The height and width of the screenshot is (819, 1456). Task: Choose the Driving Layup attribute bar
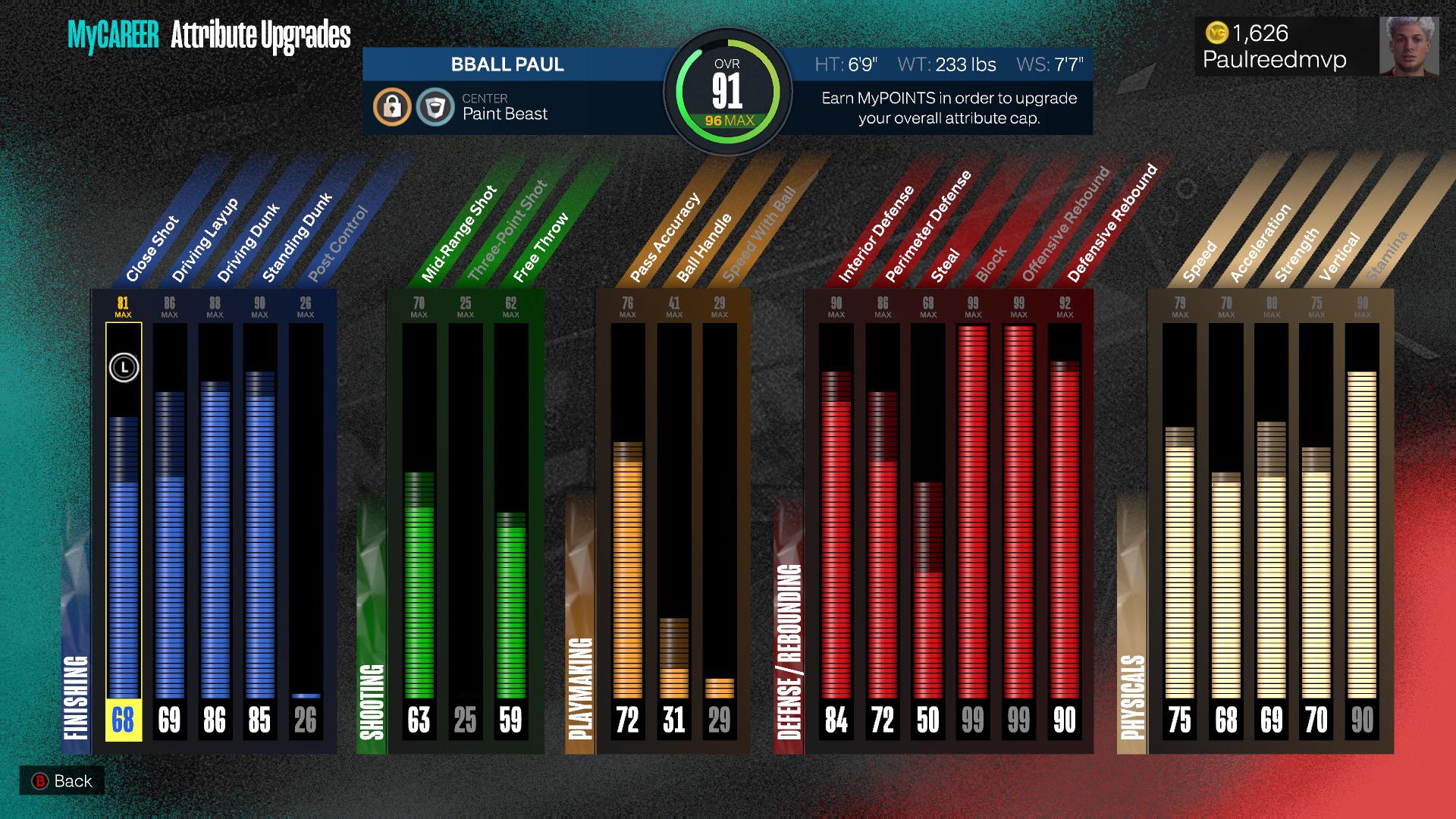(169, 531)
